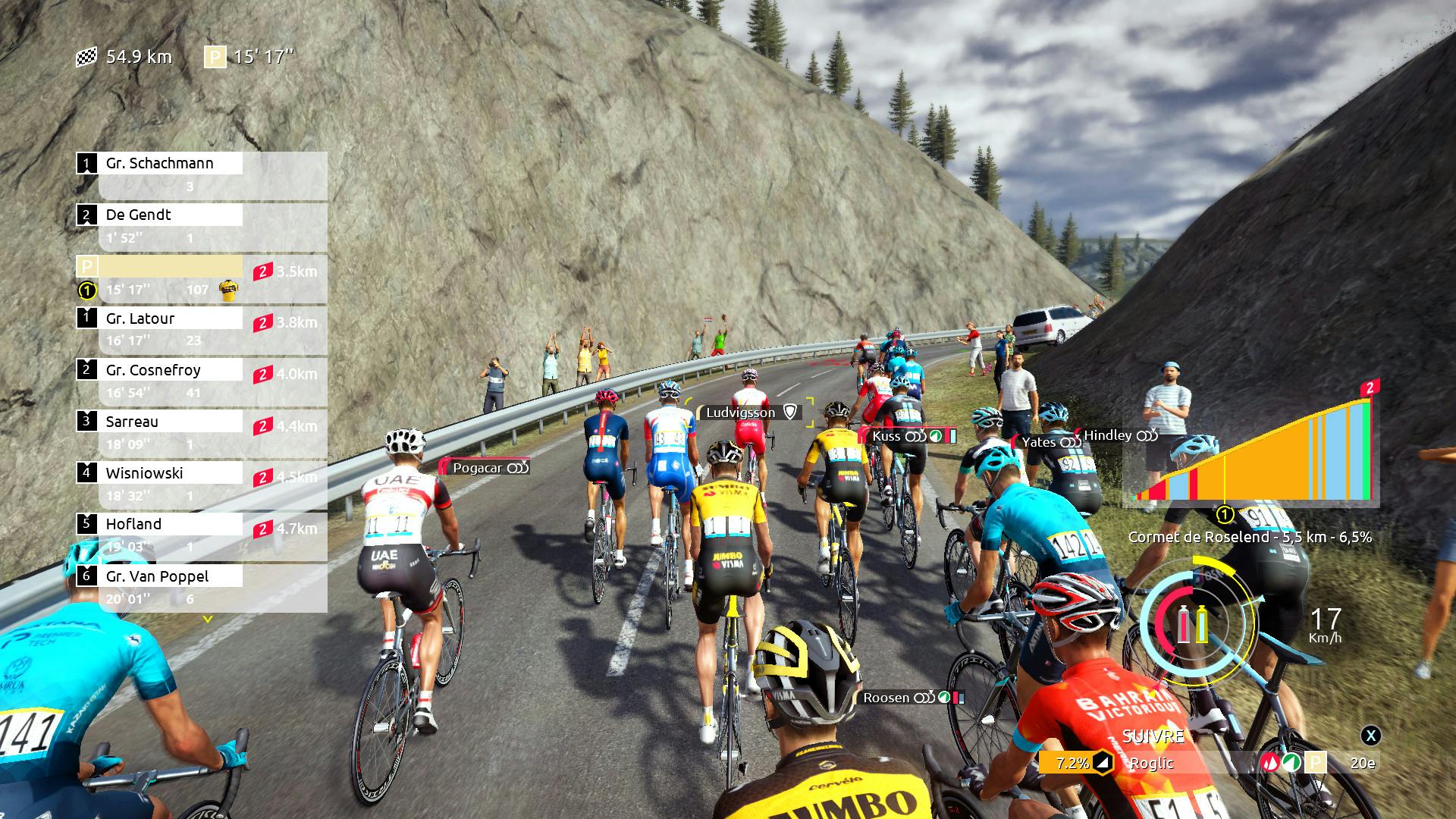Click the red attack icon in Roglic's action bar
This screenshot has height=819, width=1456.
1269,762
